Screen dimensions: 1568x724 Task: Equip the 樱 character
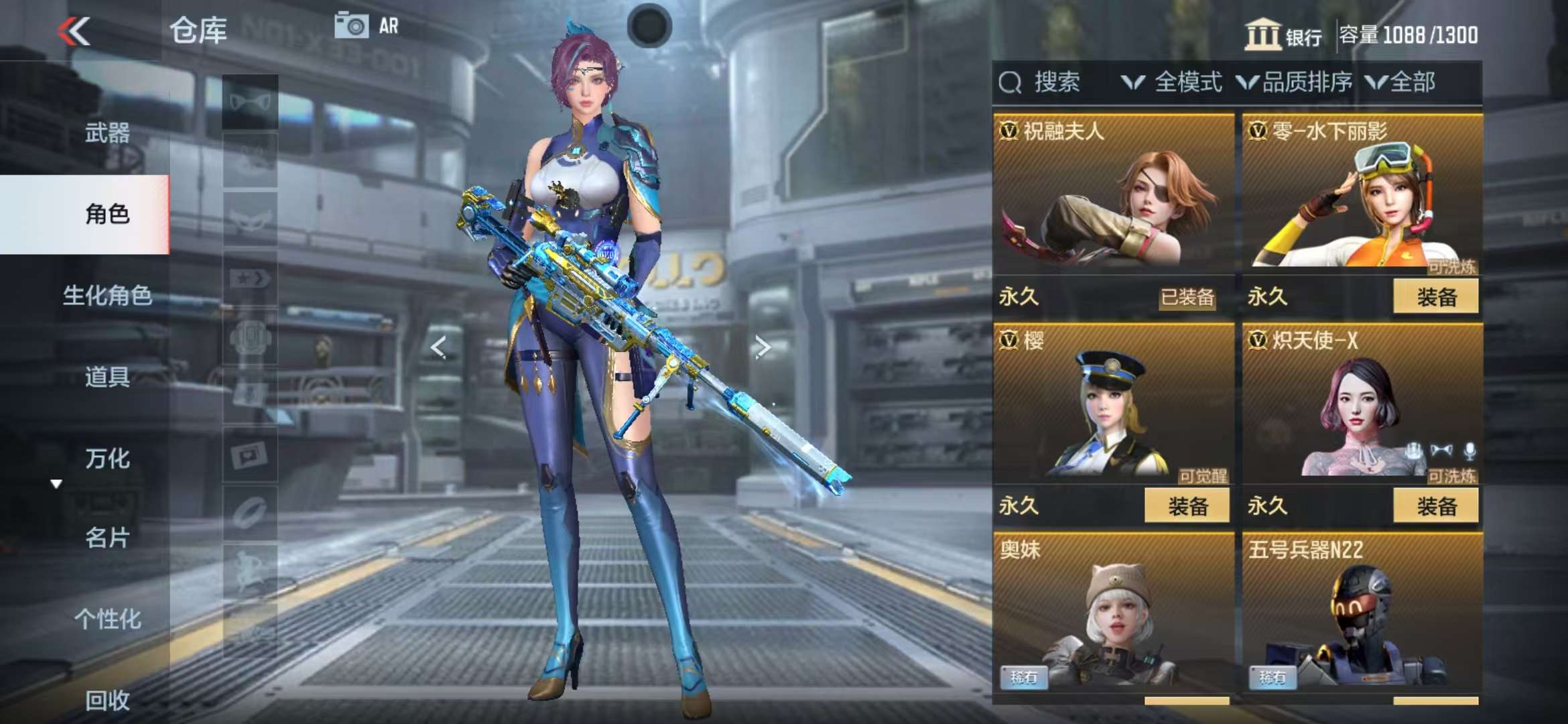(1187, 505)
